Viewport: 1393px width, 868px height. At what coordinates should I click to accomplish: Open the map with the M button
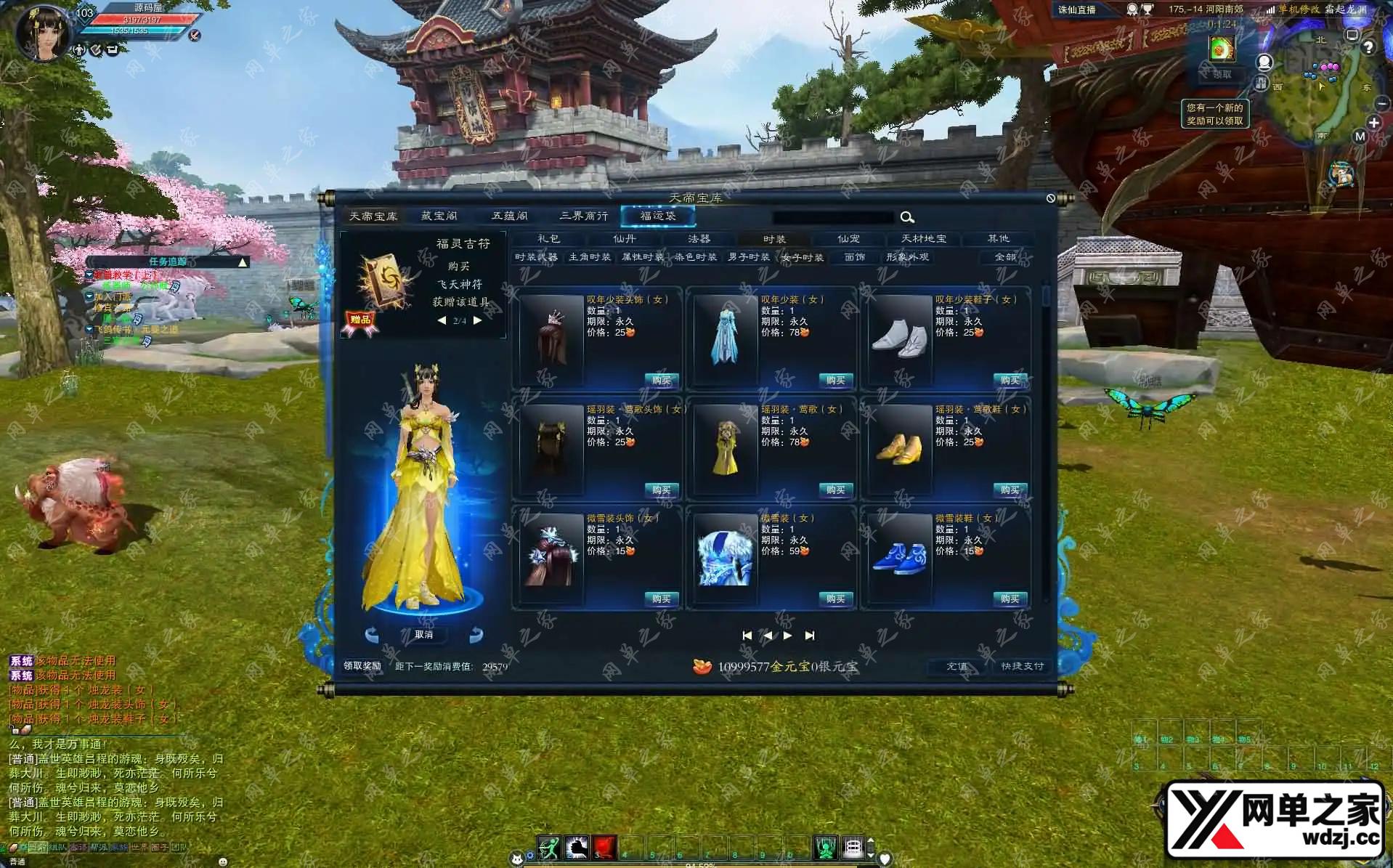coord(1360,137)
